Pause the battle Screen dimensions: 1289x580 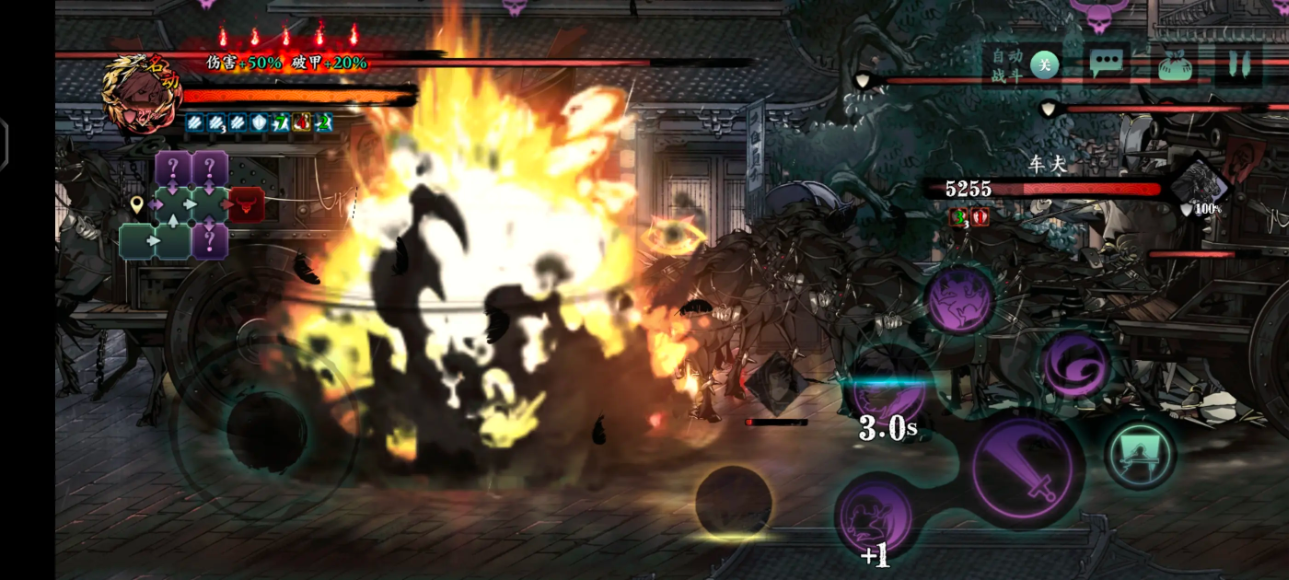(1239, 65)
